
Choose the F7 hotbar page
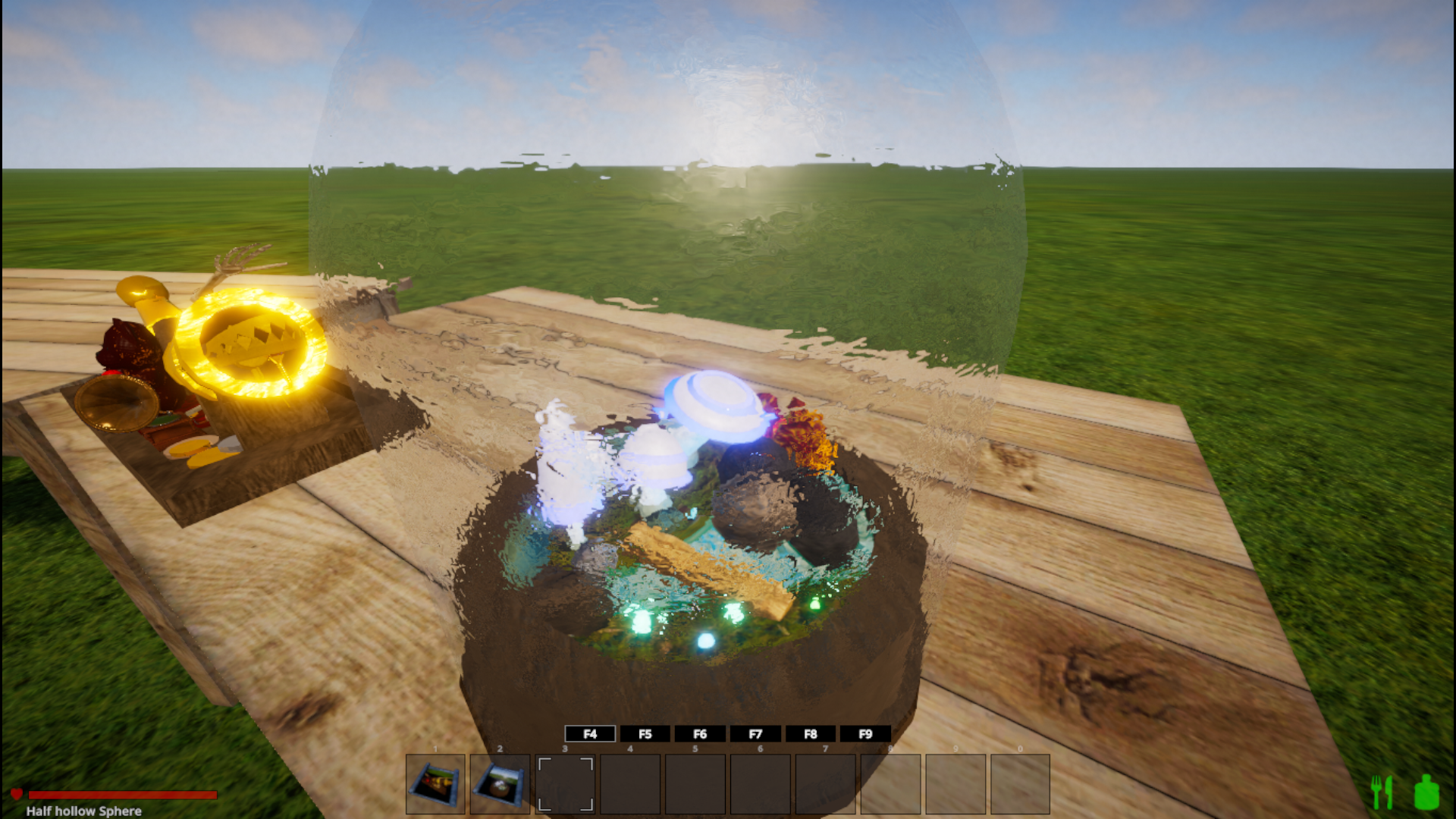tap(755, 733)
